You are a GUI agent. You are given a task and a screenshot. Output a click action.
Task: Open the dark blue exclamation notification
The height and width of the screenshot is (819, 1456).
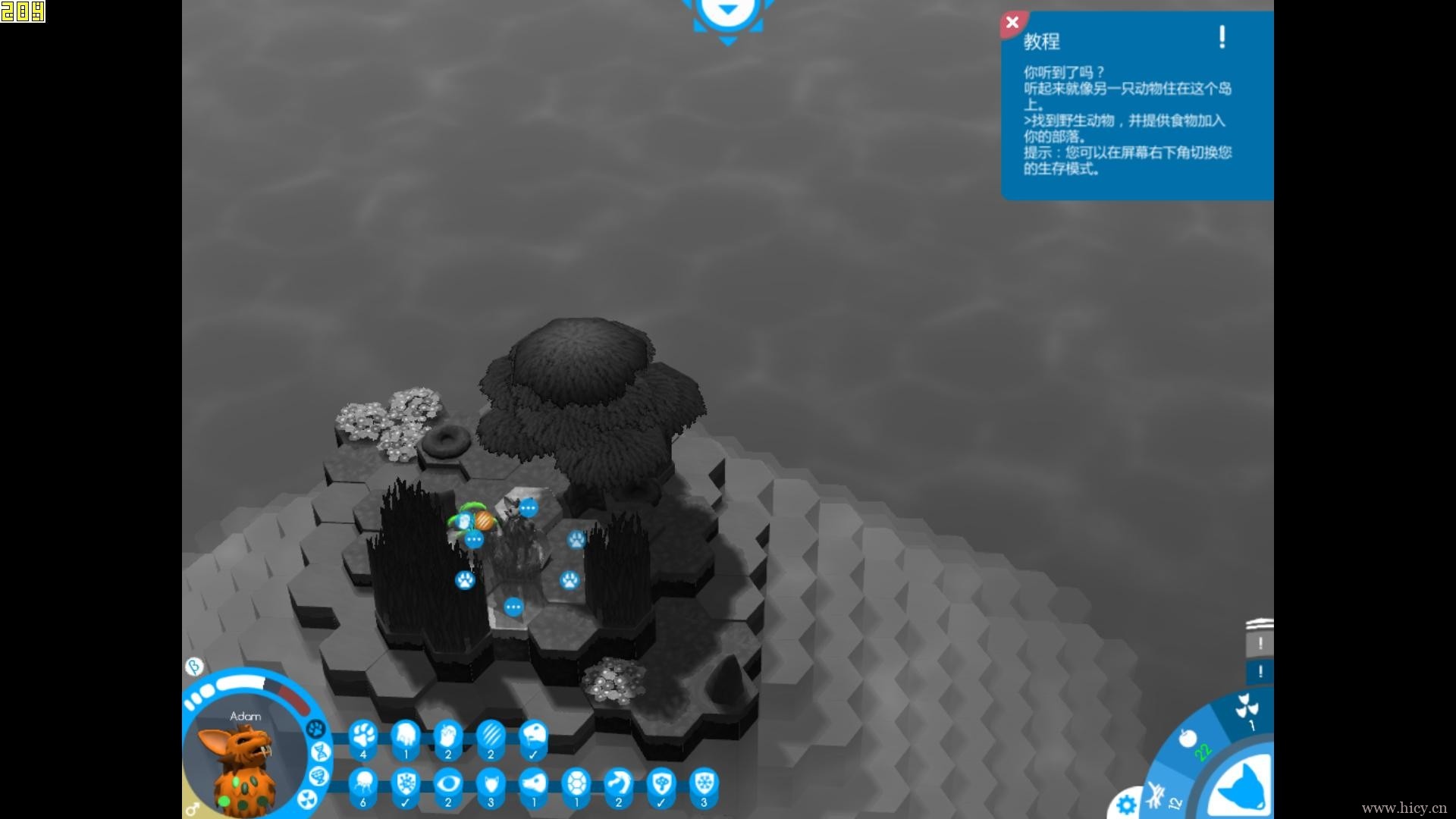(x=1260, y=672)
